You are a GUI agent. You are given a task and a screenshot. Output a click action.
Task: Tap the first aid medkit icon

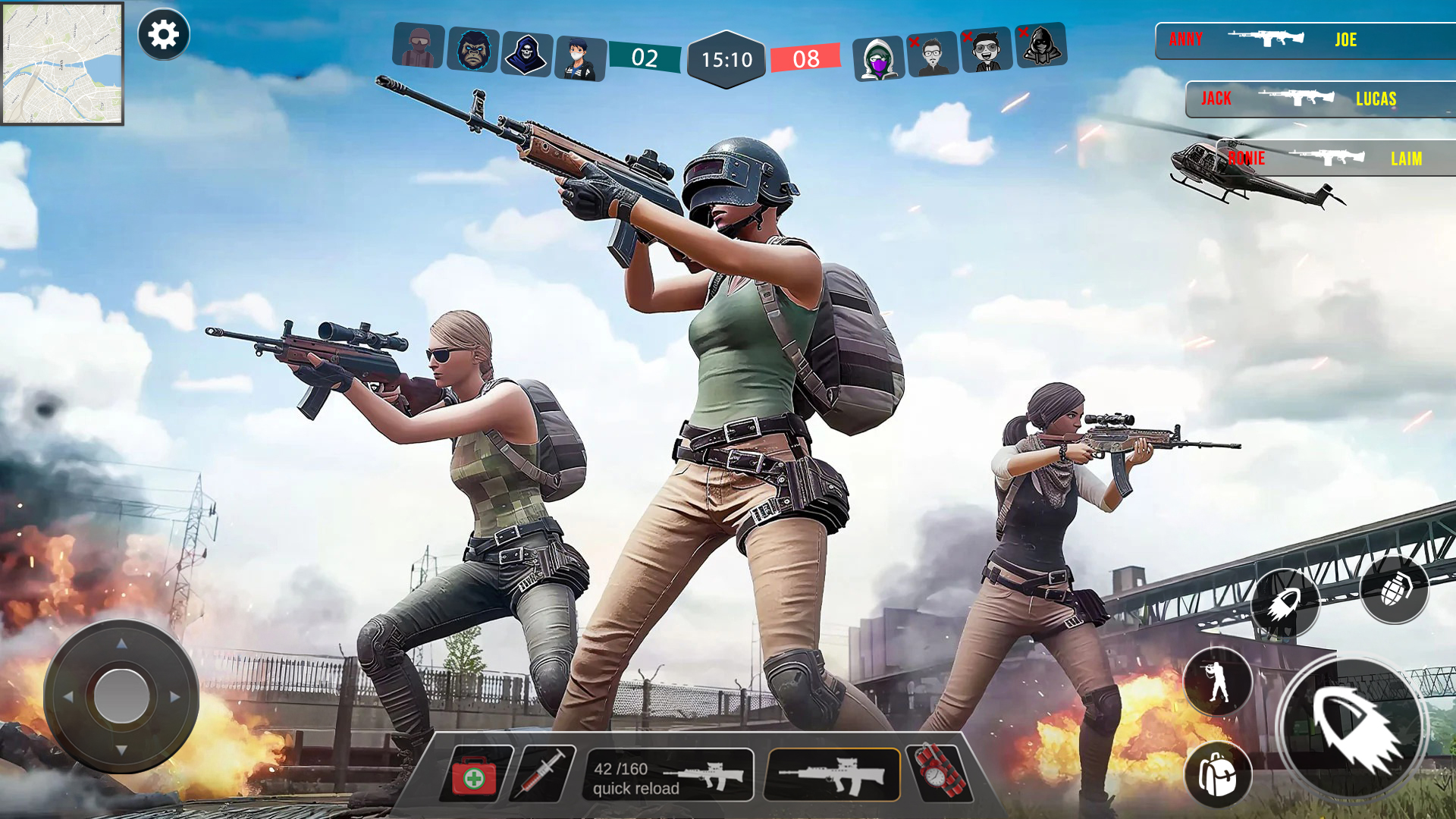pyautogui.click(x=472, y=775)
